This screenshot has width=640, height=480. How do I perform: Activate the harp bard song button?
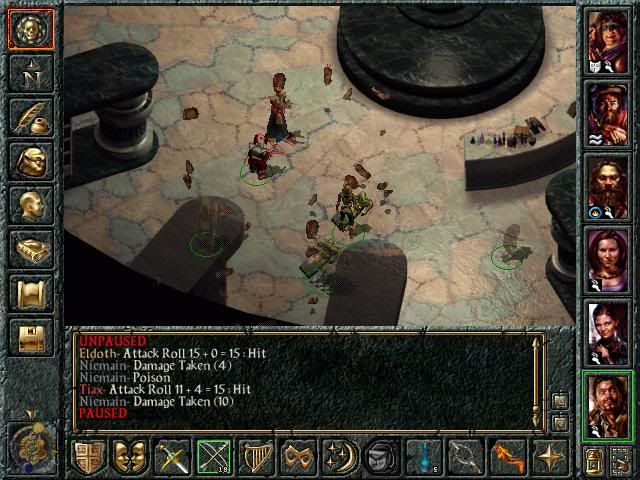point(256,457)
